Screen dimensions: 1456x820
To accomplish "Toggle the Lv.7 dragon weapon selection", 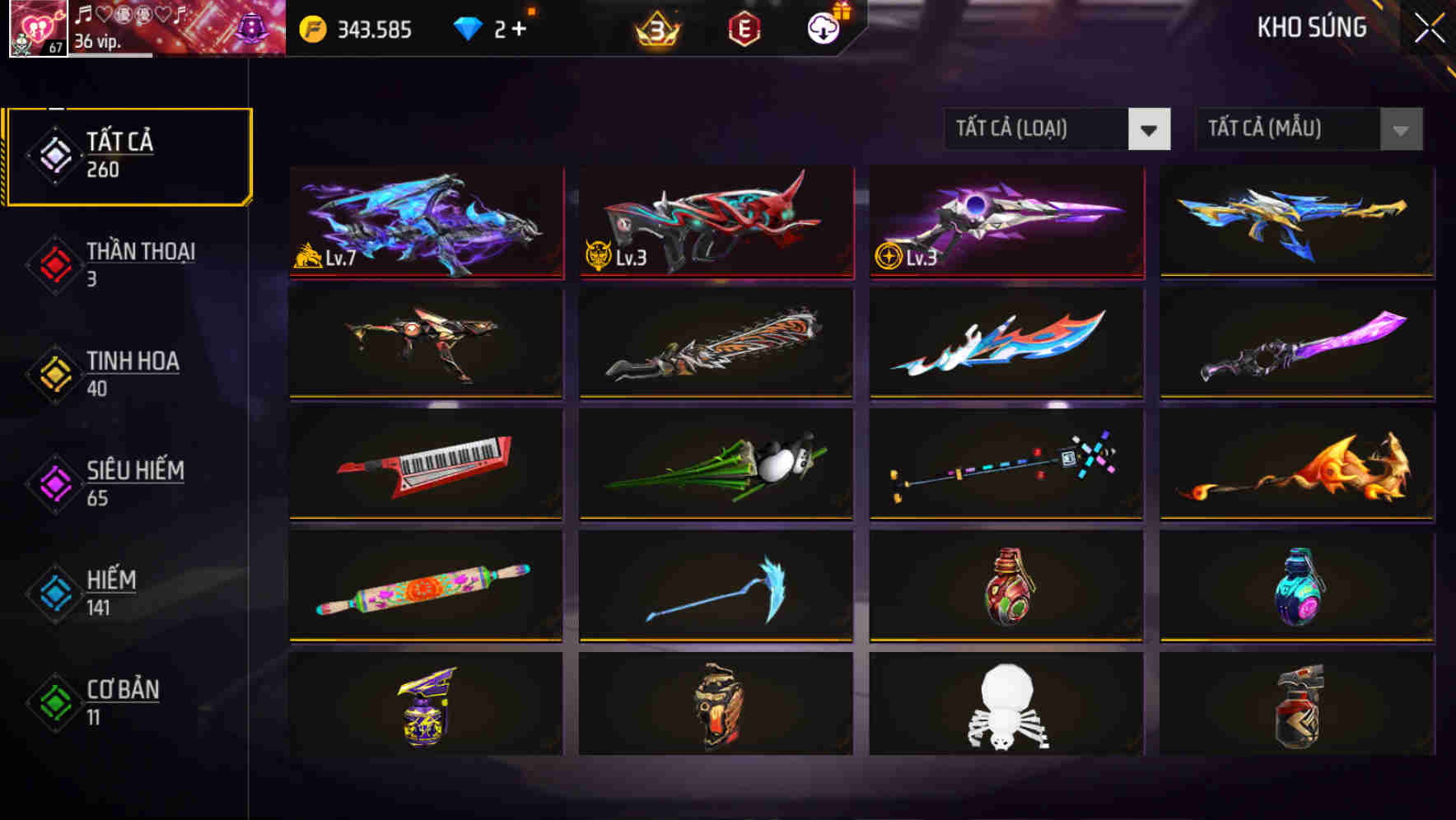I will (x=427, y=222).
